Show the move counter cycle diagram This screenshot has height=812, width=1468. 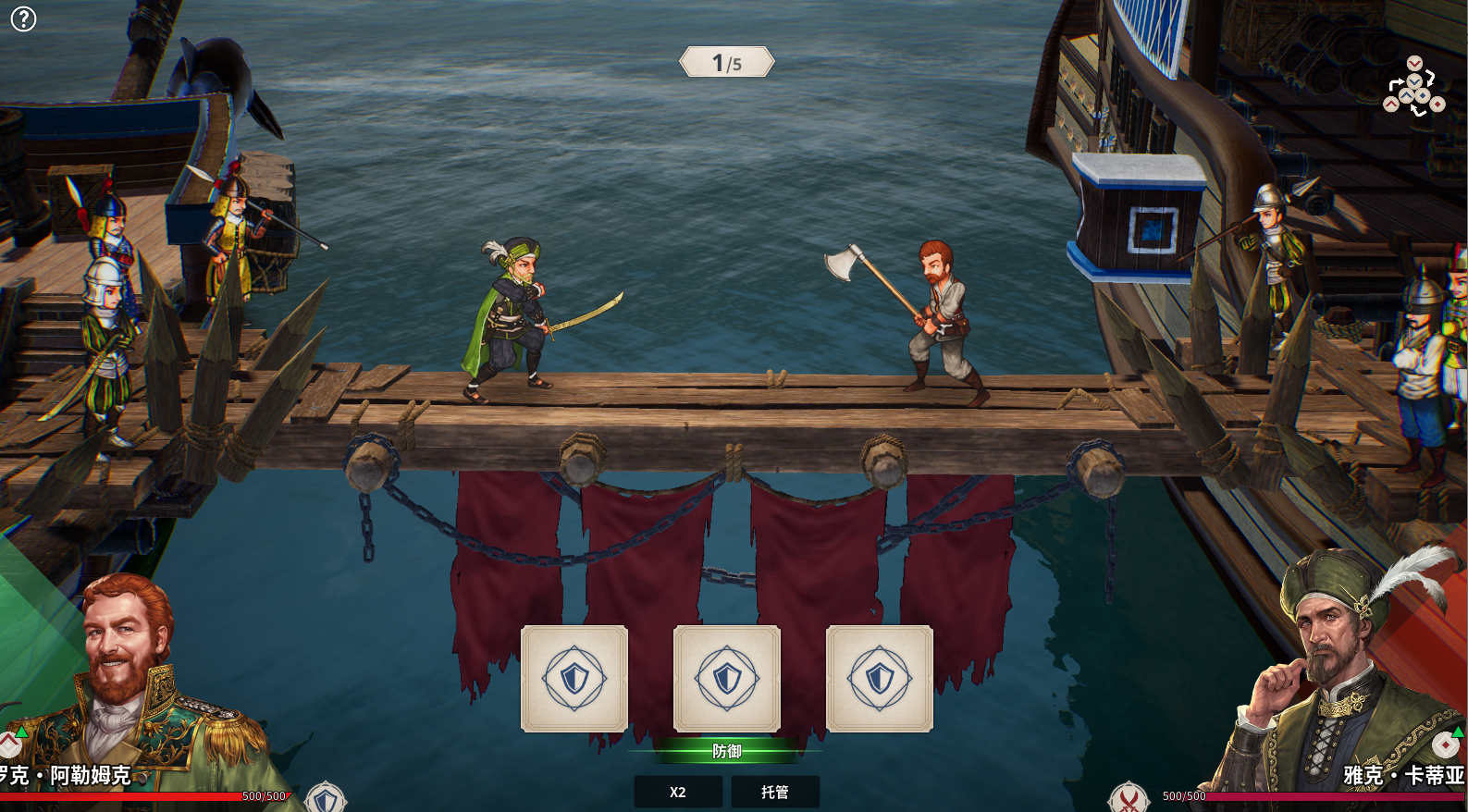[x=1413, y=87]
